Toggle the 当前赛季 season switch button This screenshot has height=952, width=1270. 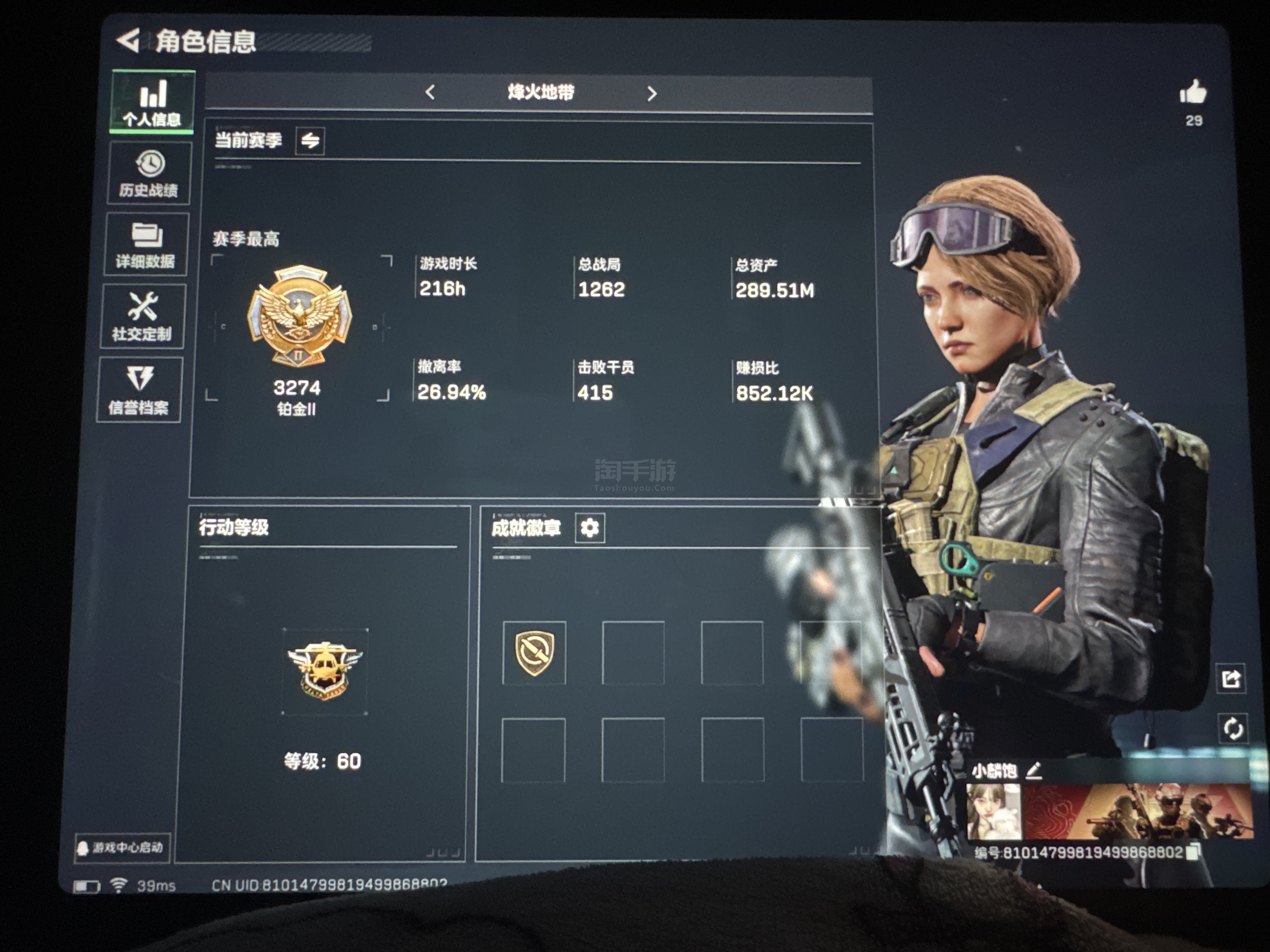point(310,141)
